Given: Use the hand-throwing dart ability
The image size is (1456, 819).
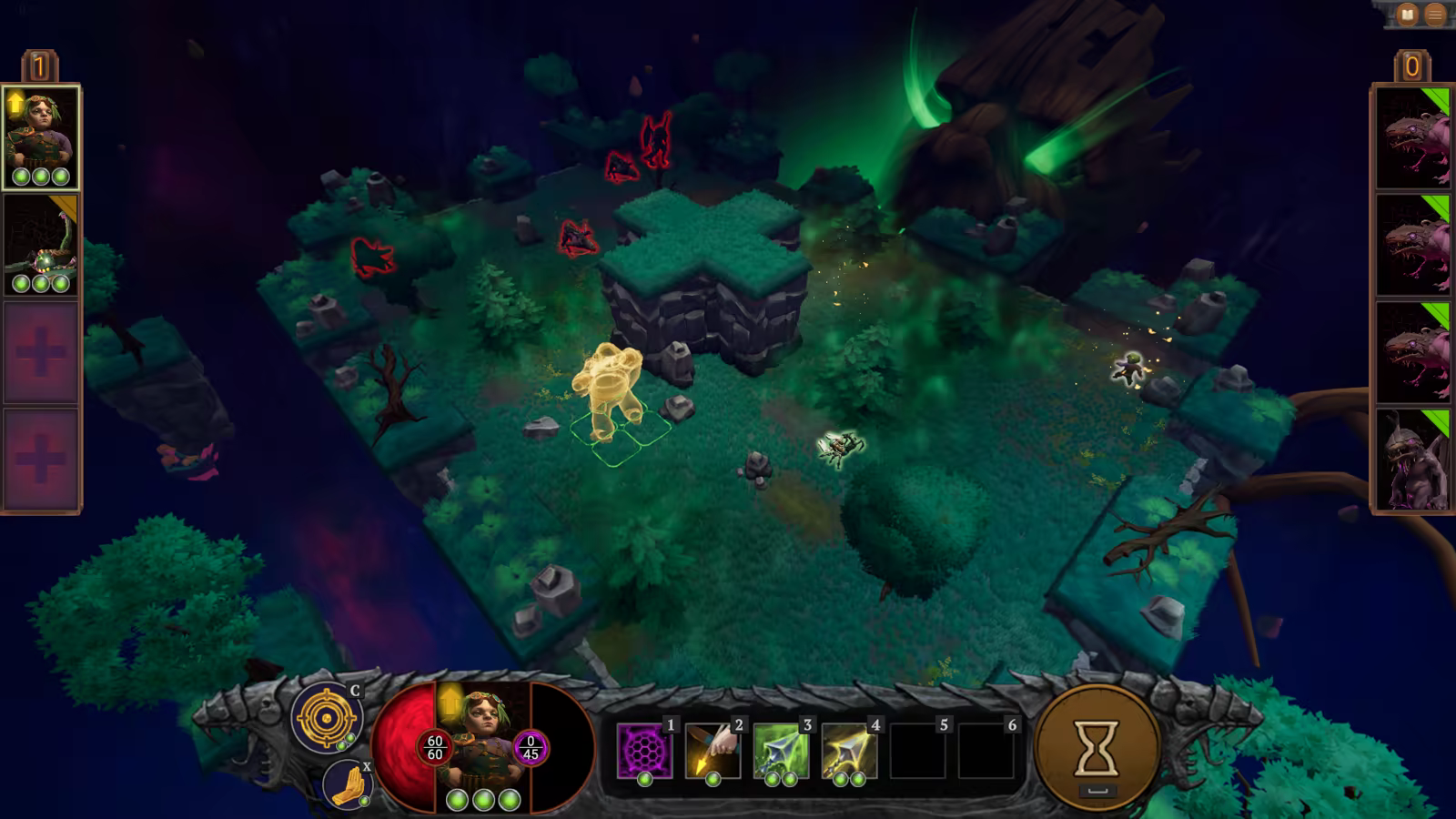Looking at the screenshot, I should (713, 751).
